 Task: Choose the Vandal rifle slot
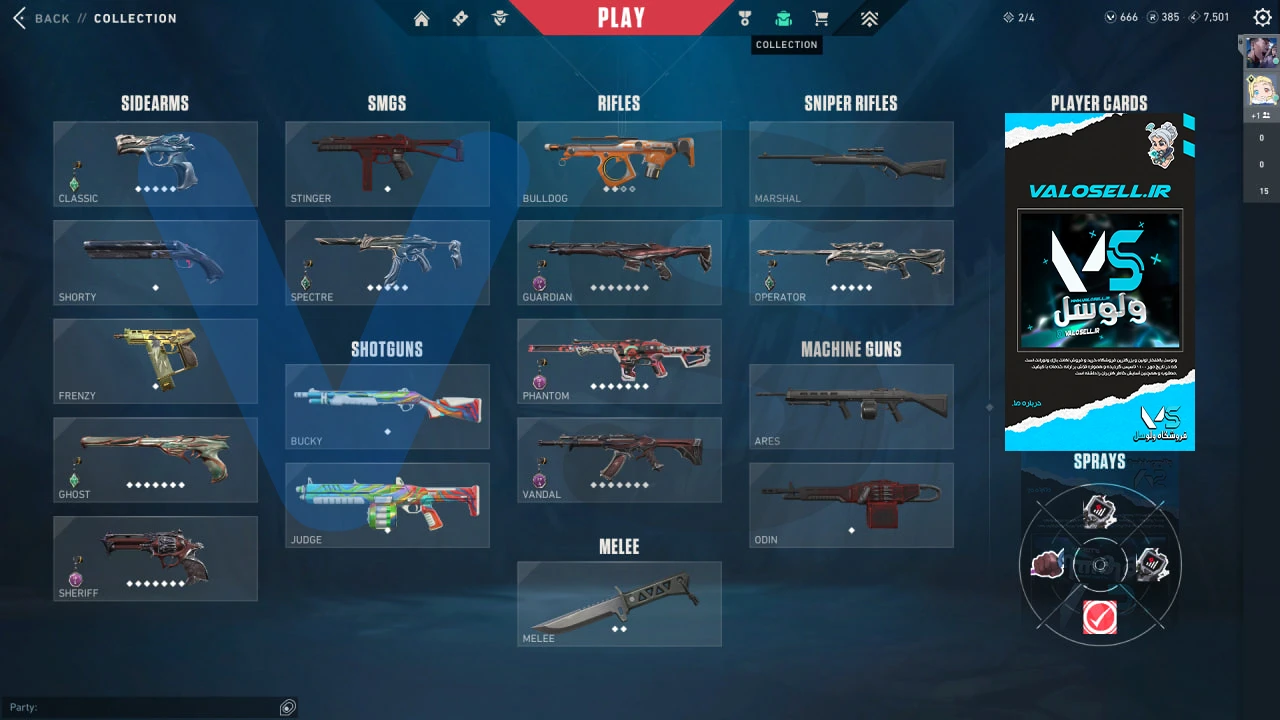pyautogui.click(x=619, y=460)
